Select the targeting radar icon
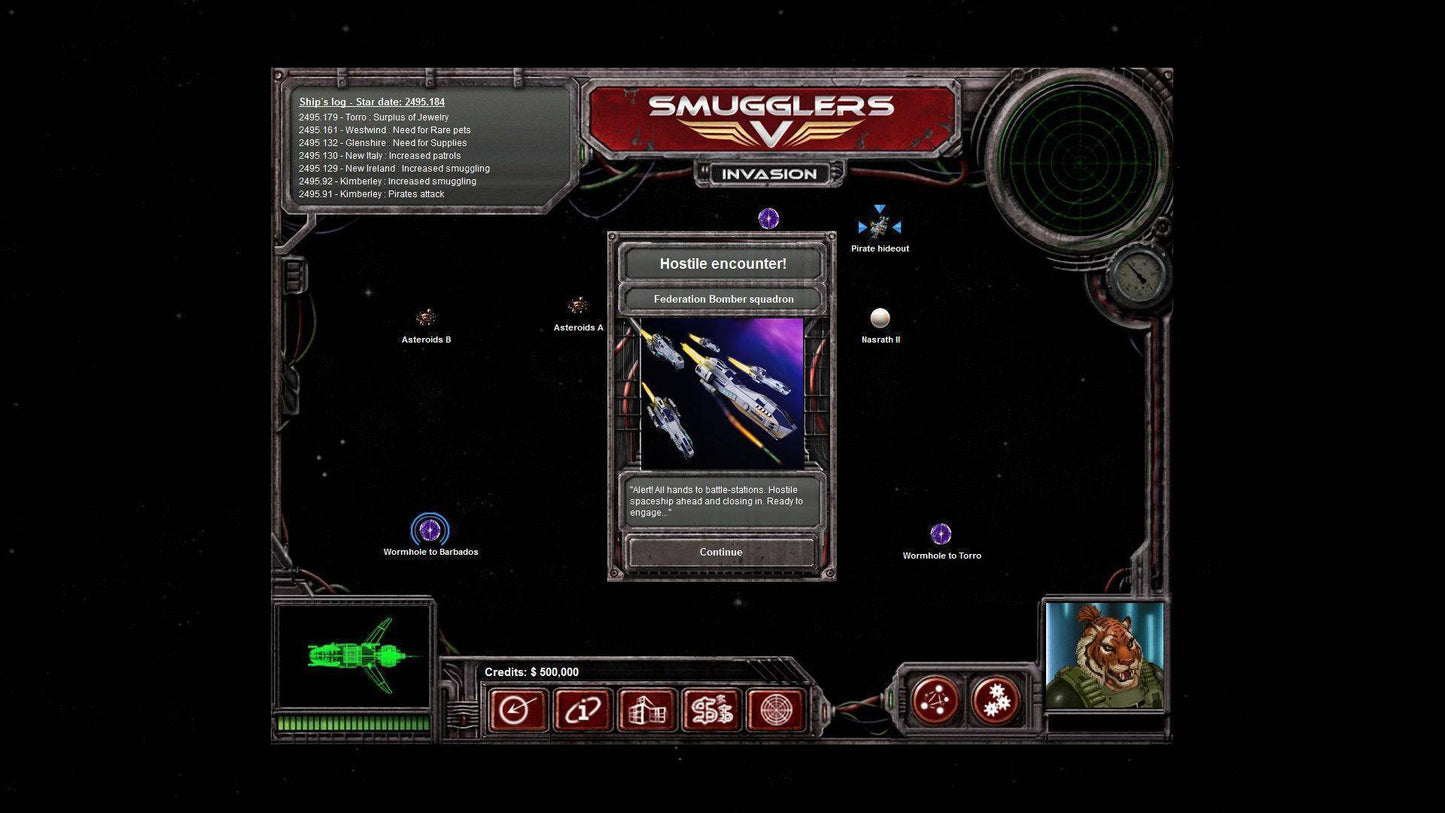 [x=777, y=710]
